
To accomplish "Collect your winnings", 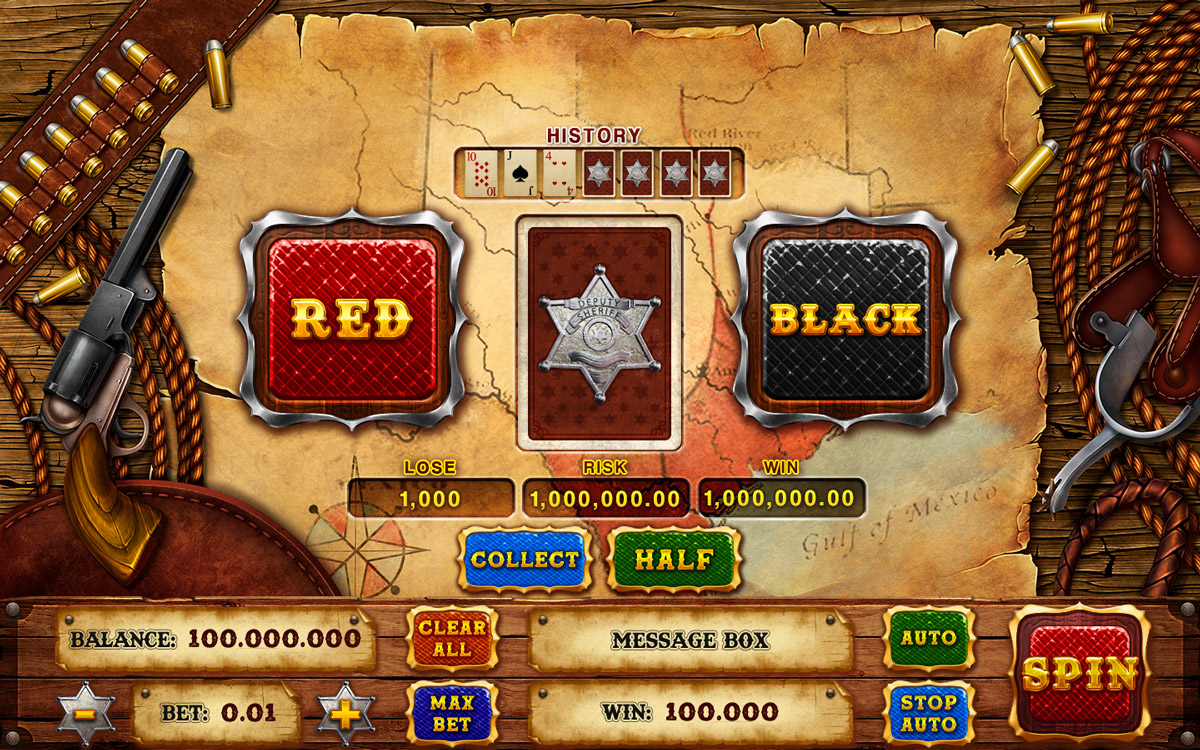I will [525, 559].
